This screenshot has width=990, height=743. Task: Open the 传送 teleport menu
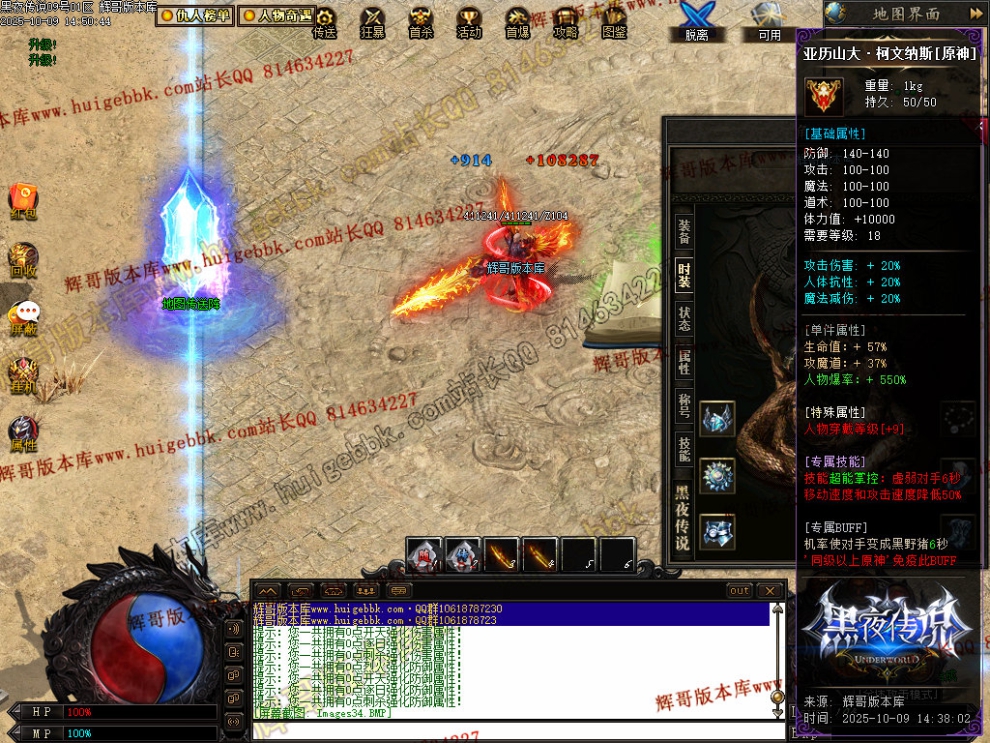pyautogui.click(x=324, y=22)
